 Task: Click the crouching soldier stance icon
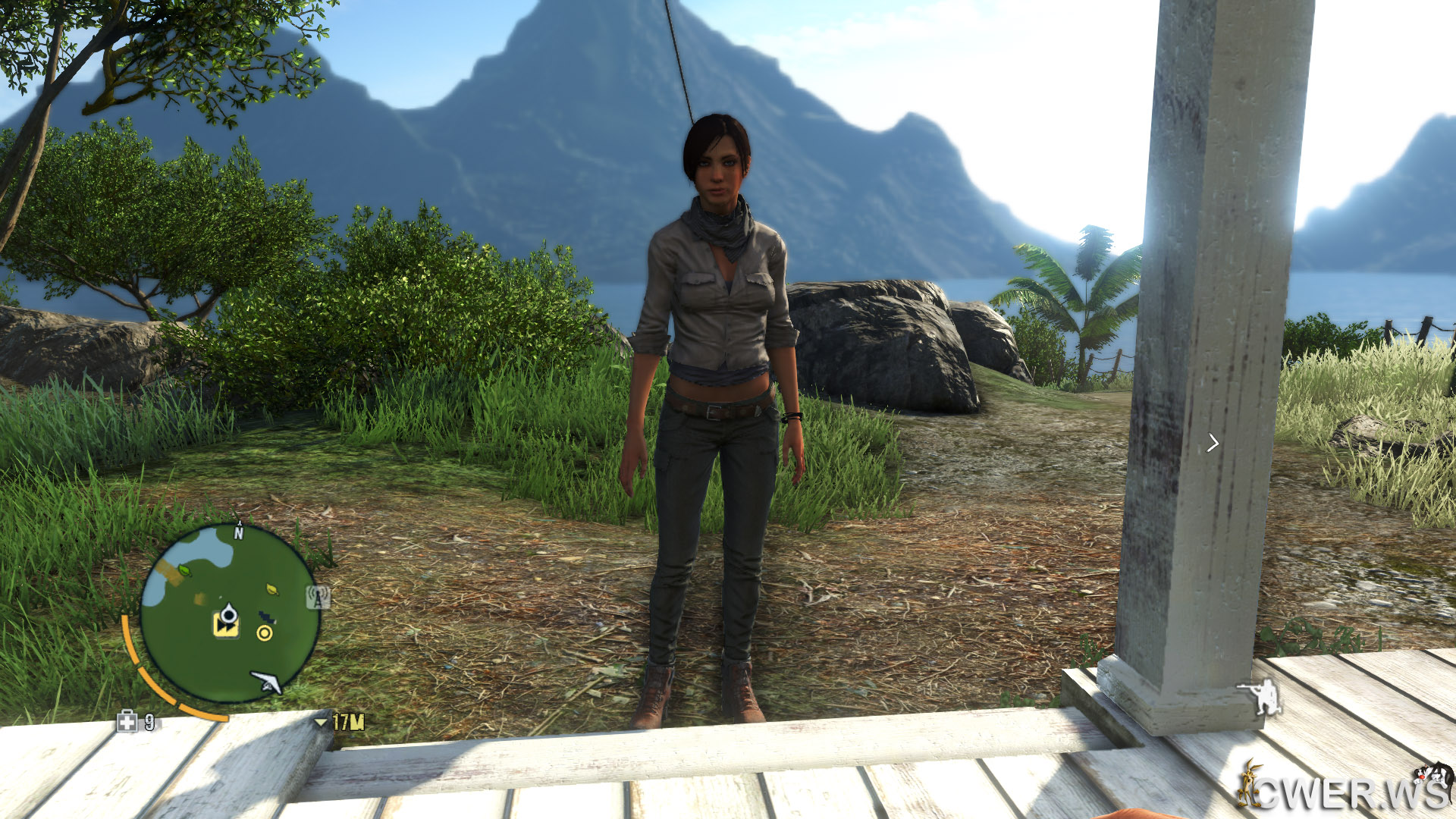(x=1262, y=697)
